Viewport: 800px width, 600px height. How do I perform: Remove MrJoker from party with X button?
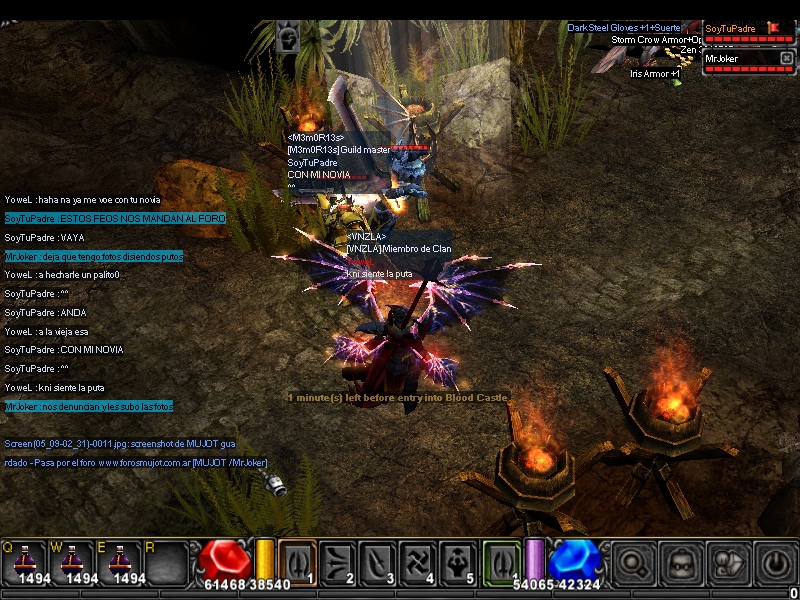click(x=786, y=59)
